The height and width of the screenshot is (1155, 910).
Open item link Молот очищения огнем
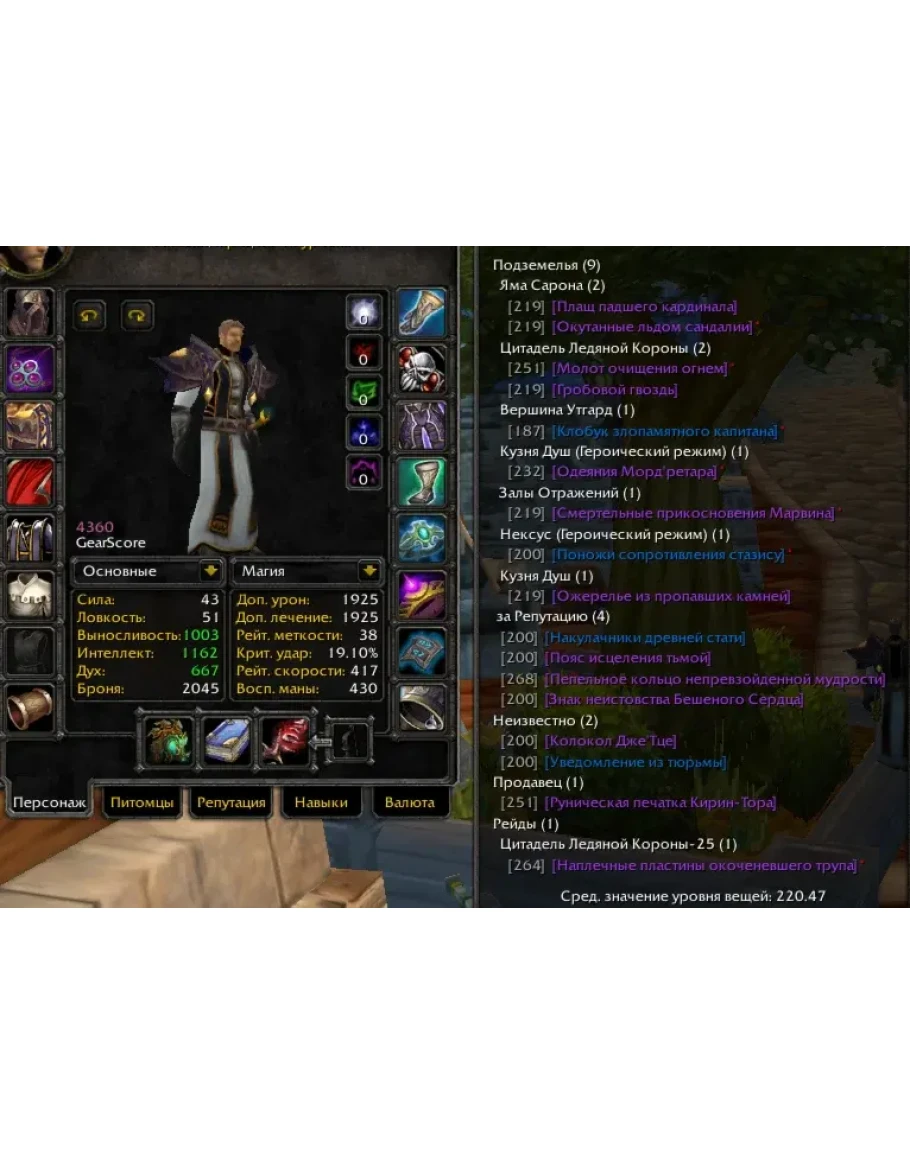coord(640,368)
